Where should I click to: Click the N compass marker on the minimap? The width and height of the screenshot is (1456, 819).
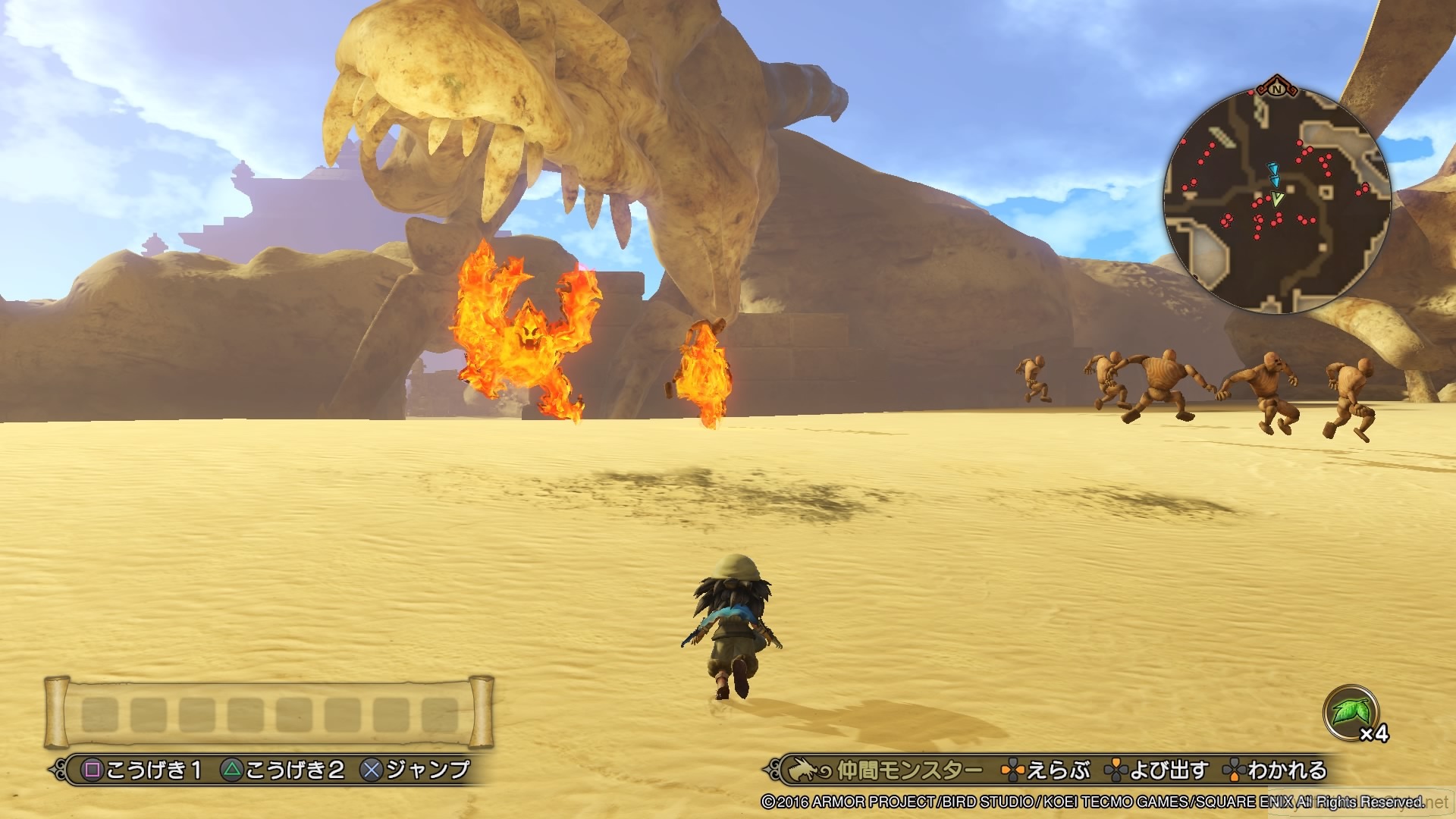pos(1276,89)
